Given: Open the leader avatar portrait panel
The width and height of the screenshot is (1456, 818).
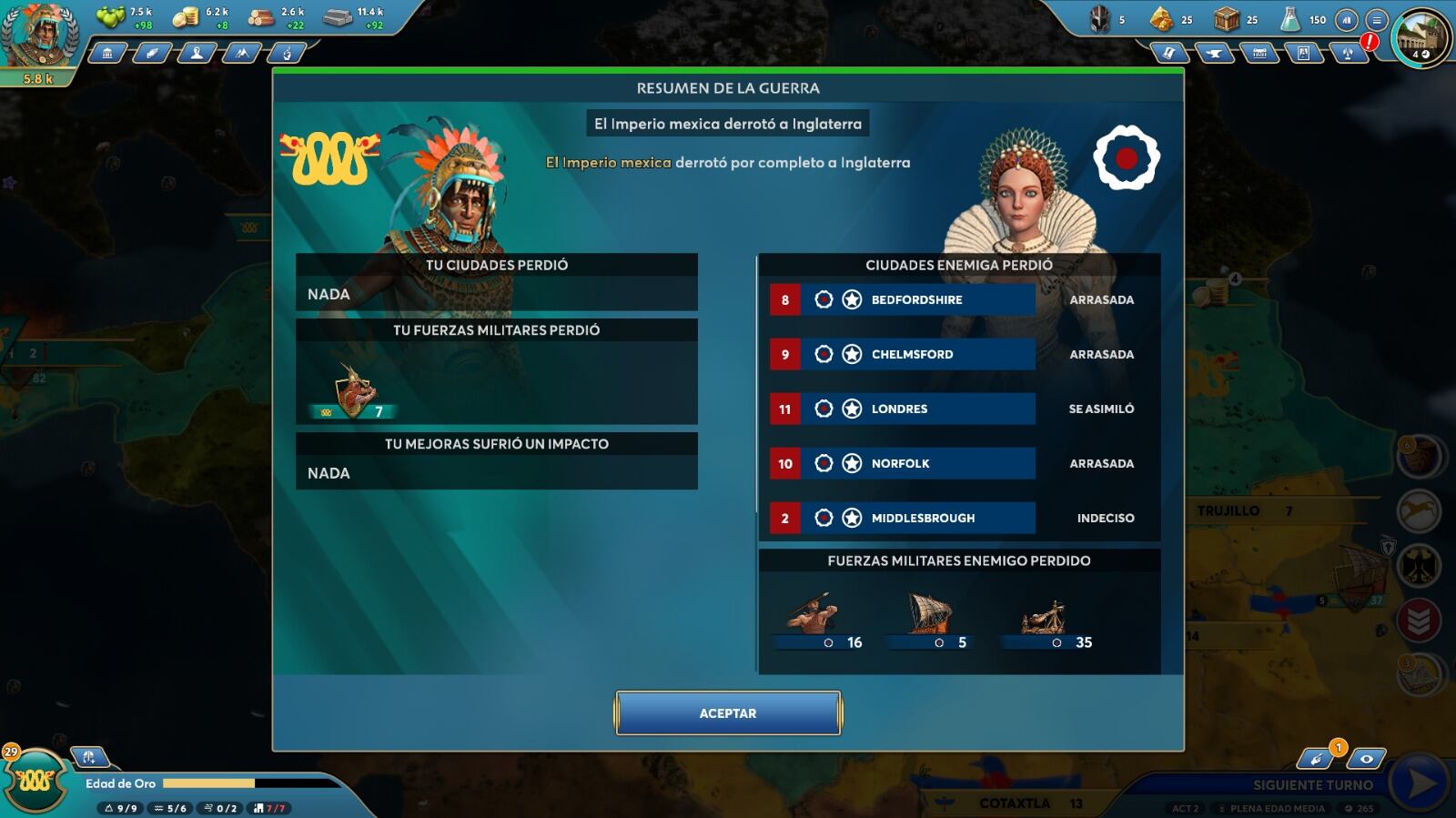Looking at the screenshot, I should (38, 36).
